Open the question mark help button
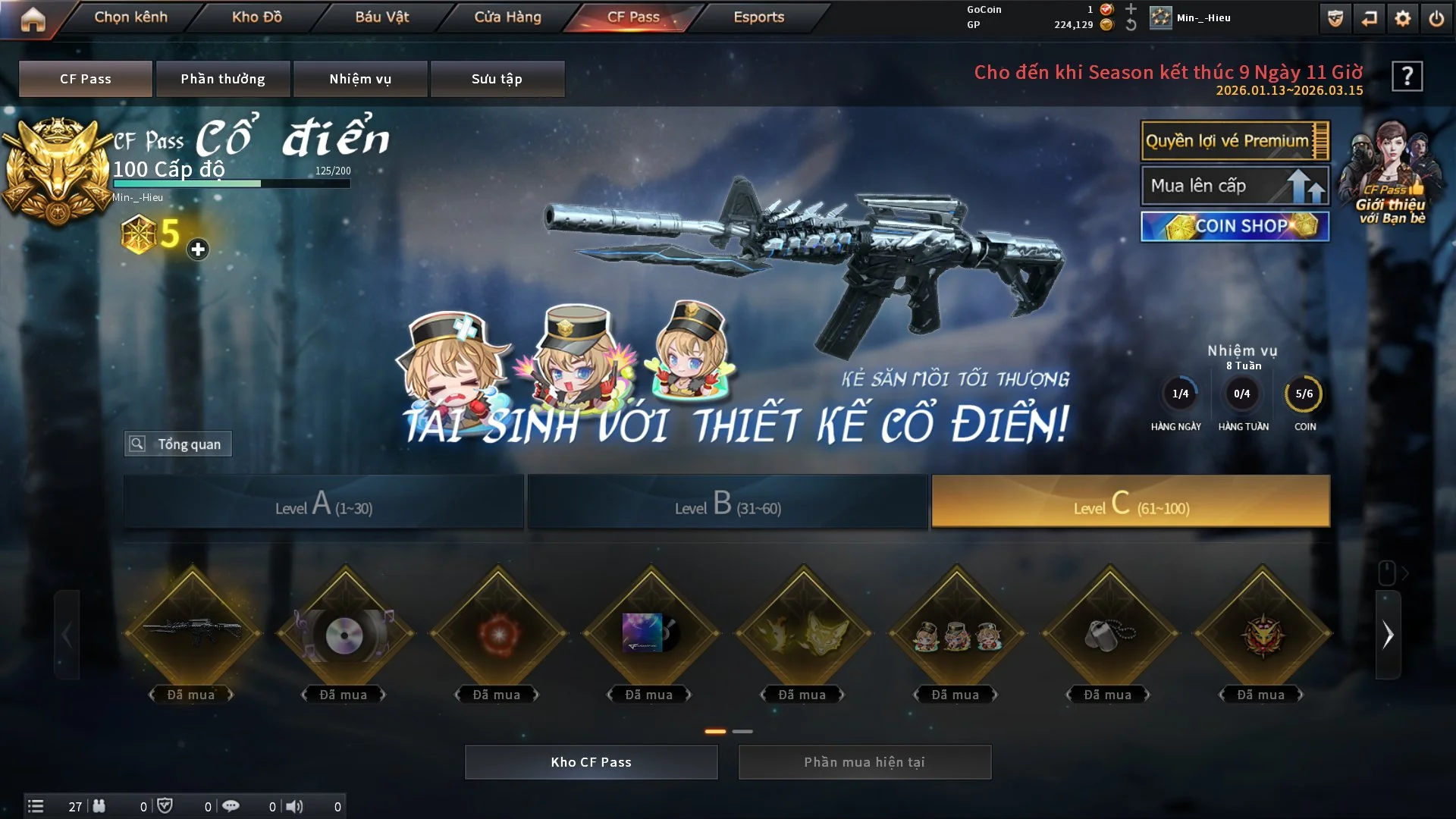Image resolution: width=1456 pixels, height=819 pixels. point(1407,76)
